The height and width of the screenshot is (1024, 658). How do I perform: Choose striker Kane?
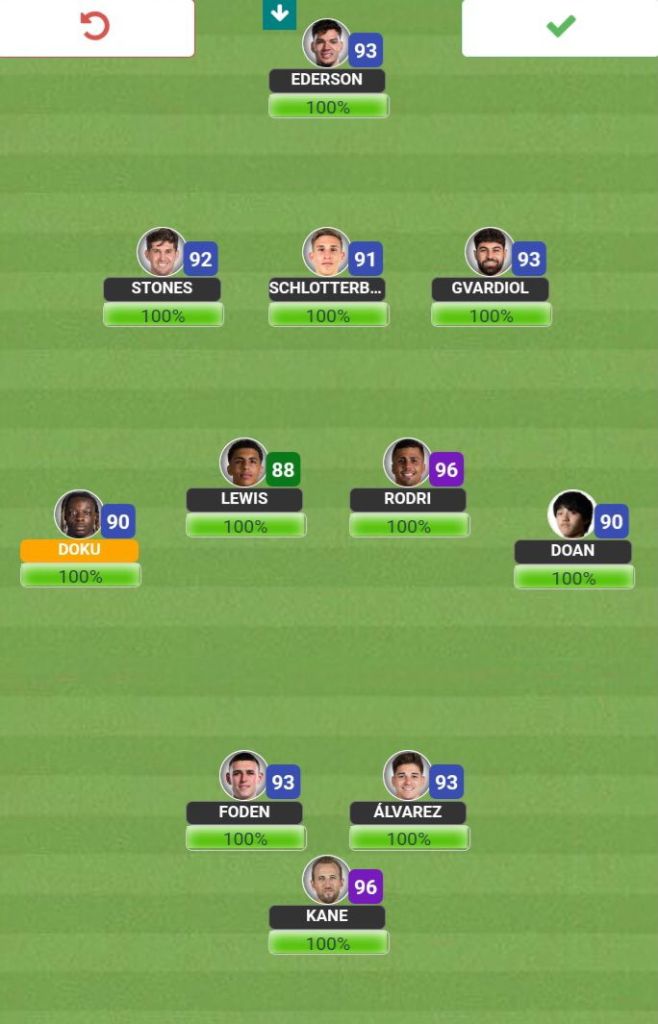[x=327, y=881]
